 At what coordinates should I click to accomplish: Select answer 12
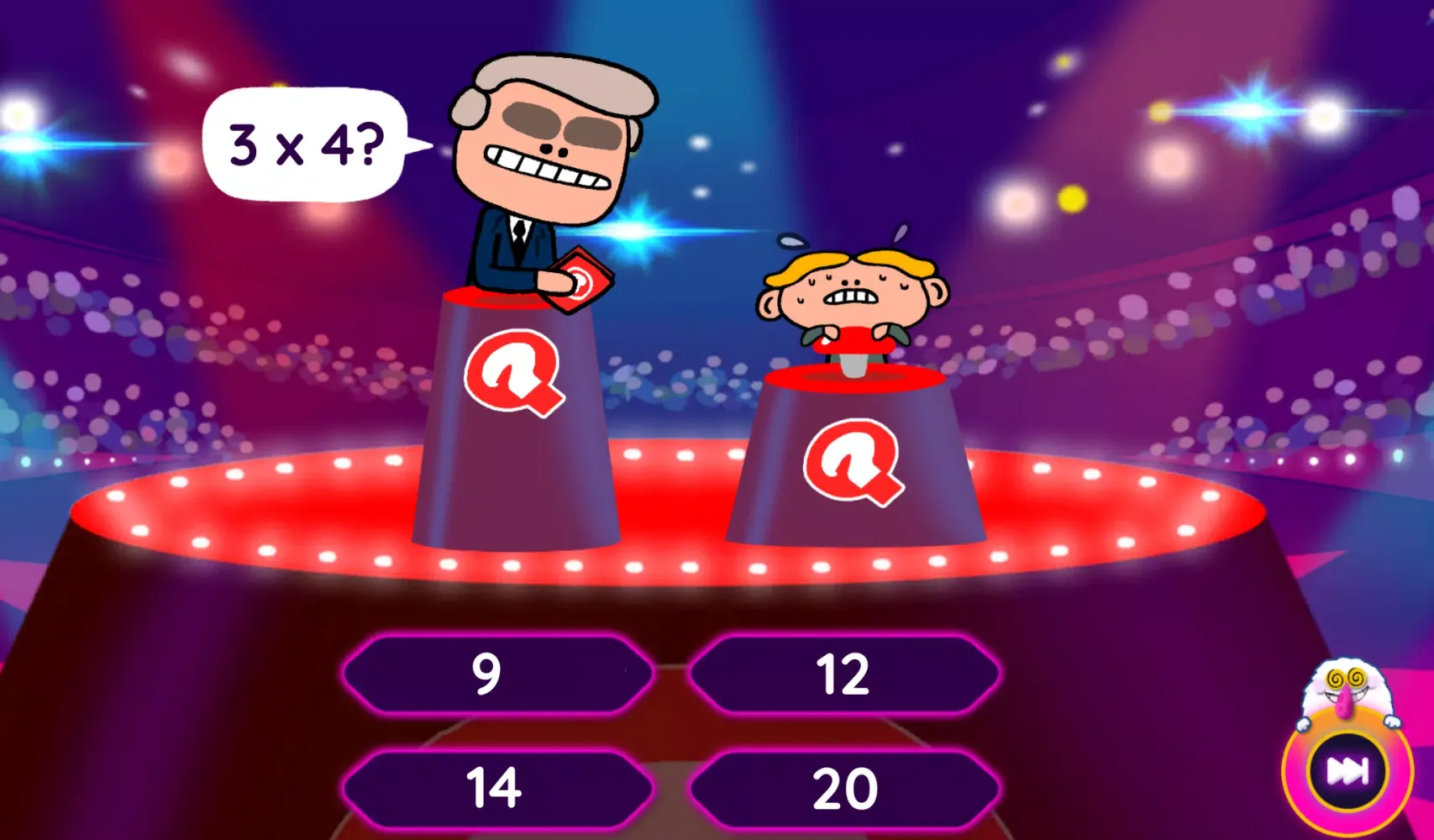coord(845,671)
